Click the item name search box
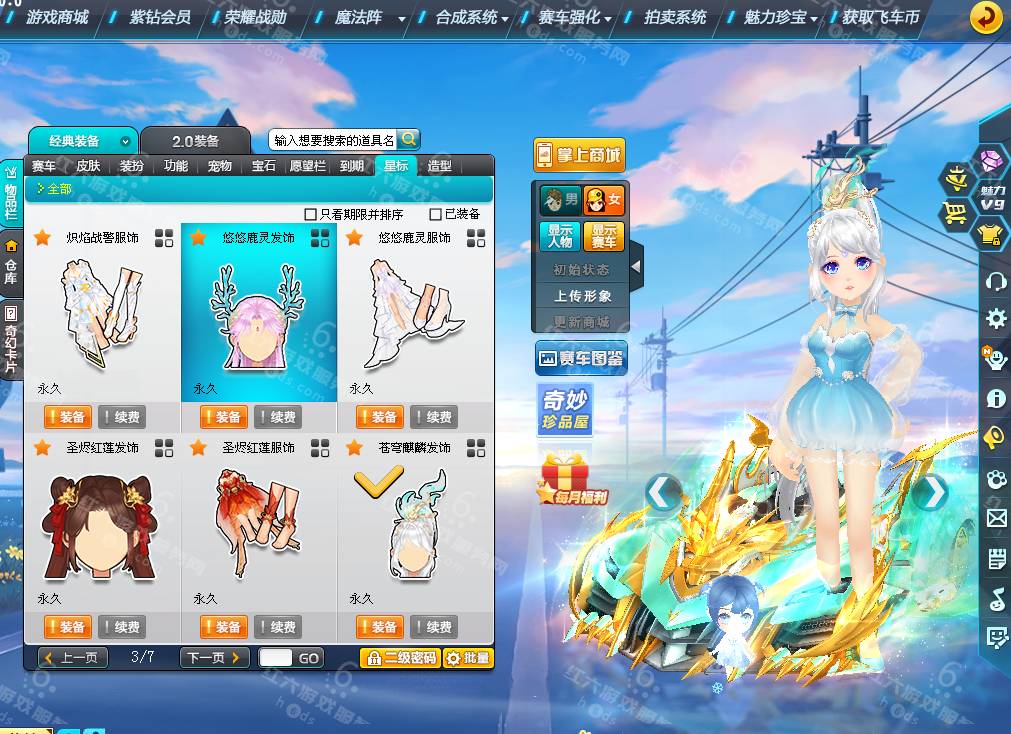Screen dimensions: 1011x734 click(x=334, y=140)
